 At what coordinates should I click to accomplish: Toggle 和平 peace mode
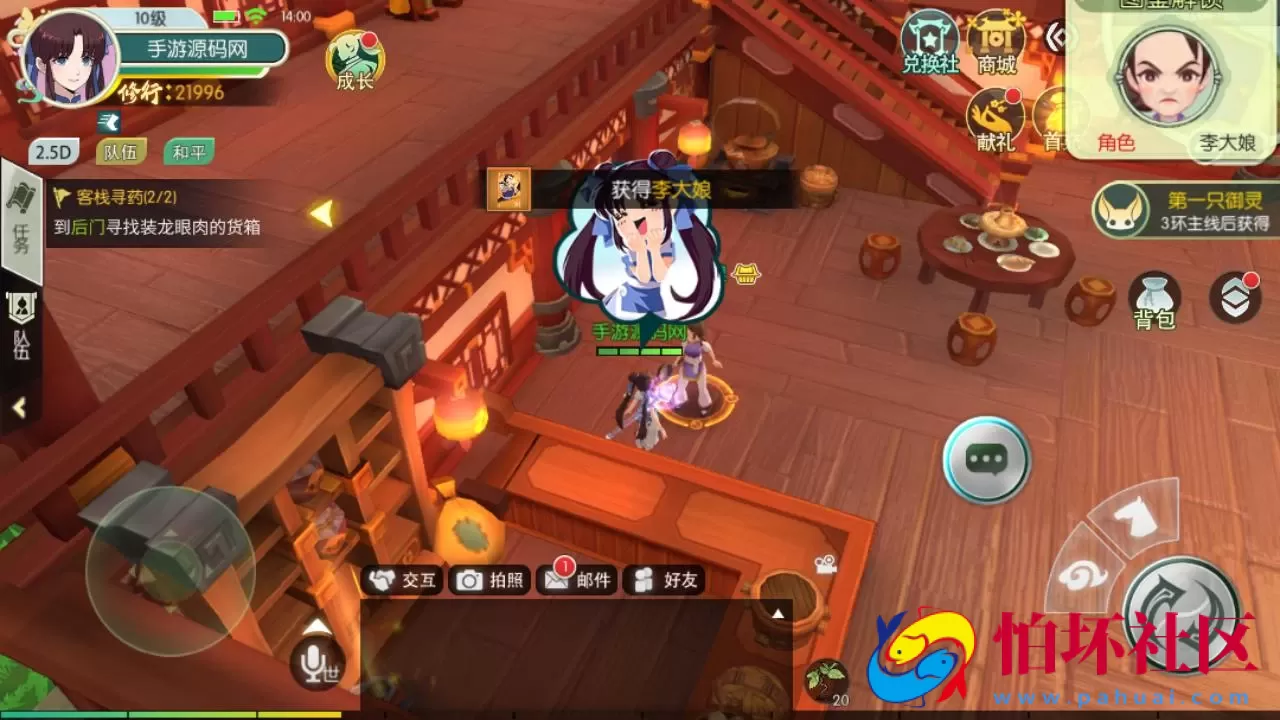coord(189,151)
